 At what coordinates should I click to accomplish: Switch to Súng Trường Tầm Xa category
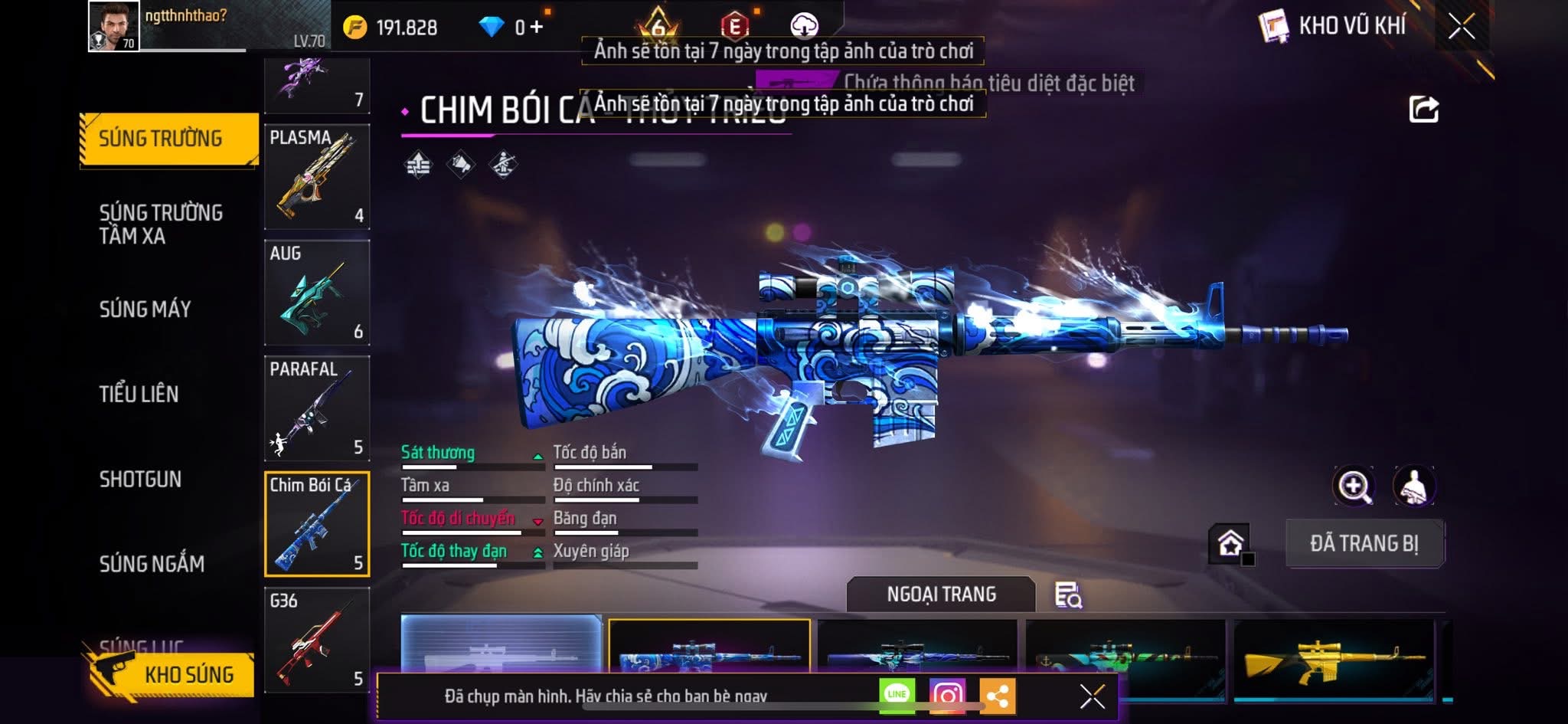(x=161, y=224)
